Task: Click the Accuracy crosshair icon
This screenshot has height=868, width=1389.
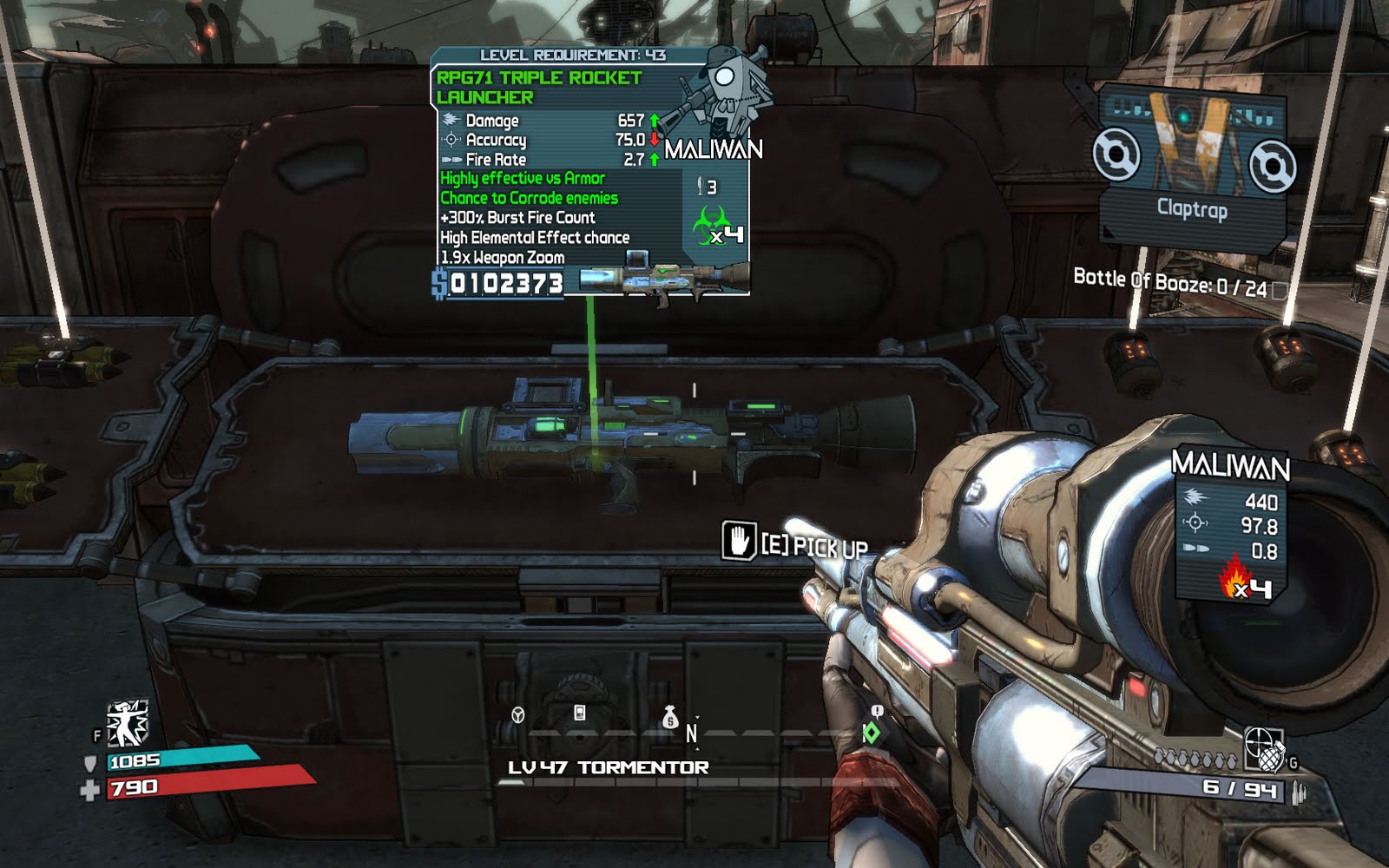Action: click(451, 140)
